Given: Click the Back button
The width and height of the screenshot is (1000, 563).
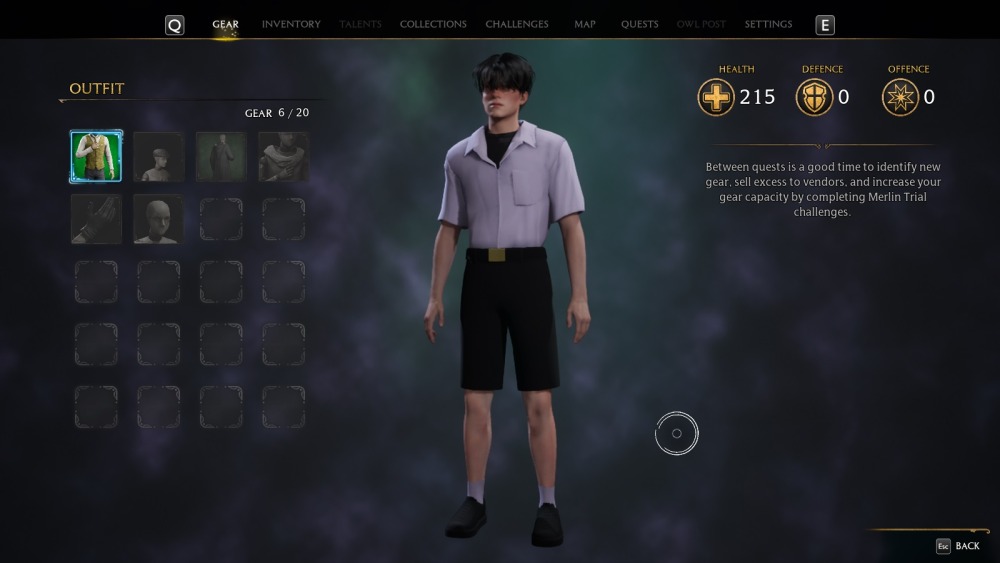Looking at the screenshot, I should pyautogui.click(x=958, y=546).
